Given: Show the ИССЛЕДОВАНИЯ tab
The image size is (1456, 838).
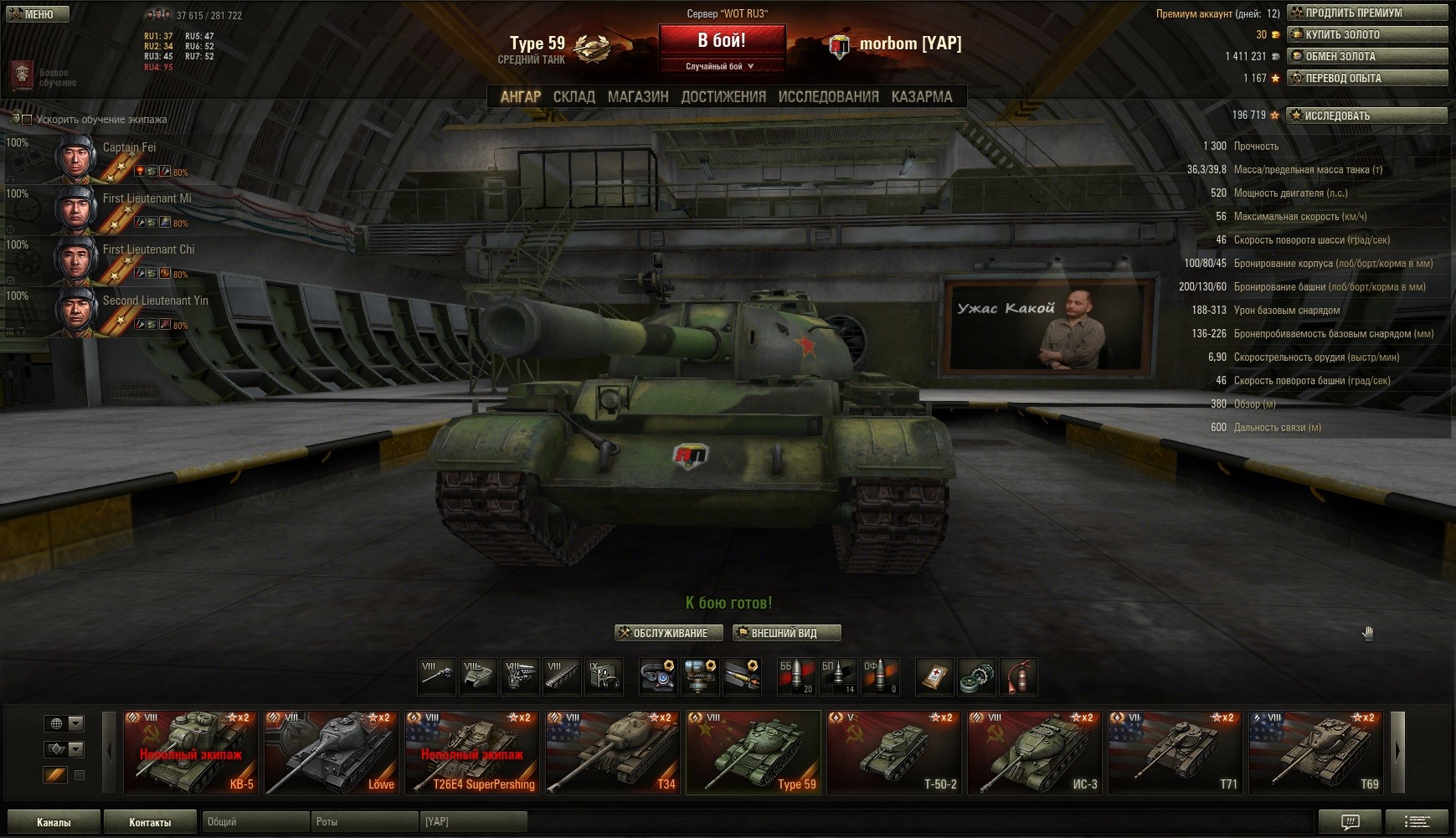Looking at the screenshot, I should click(828, 97).
